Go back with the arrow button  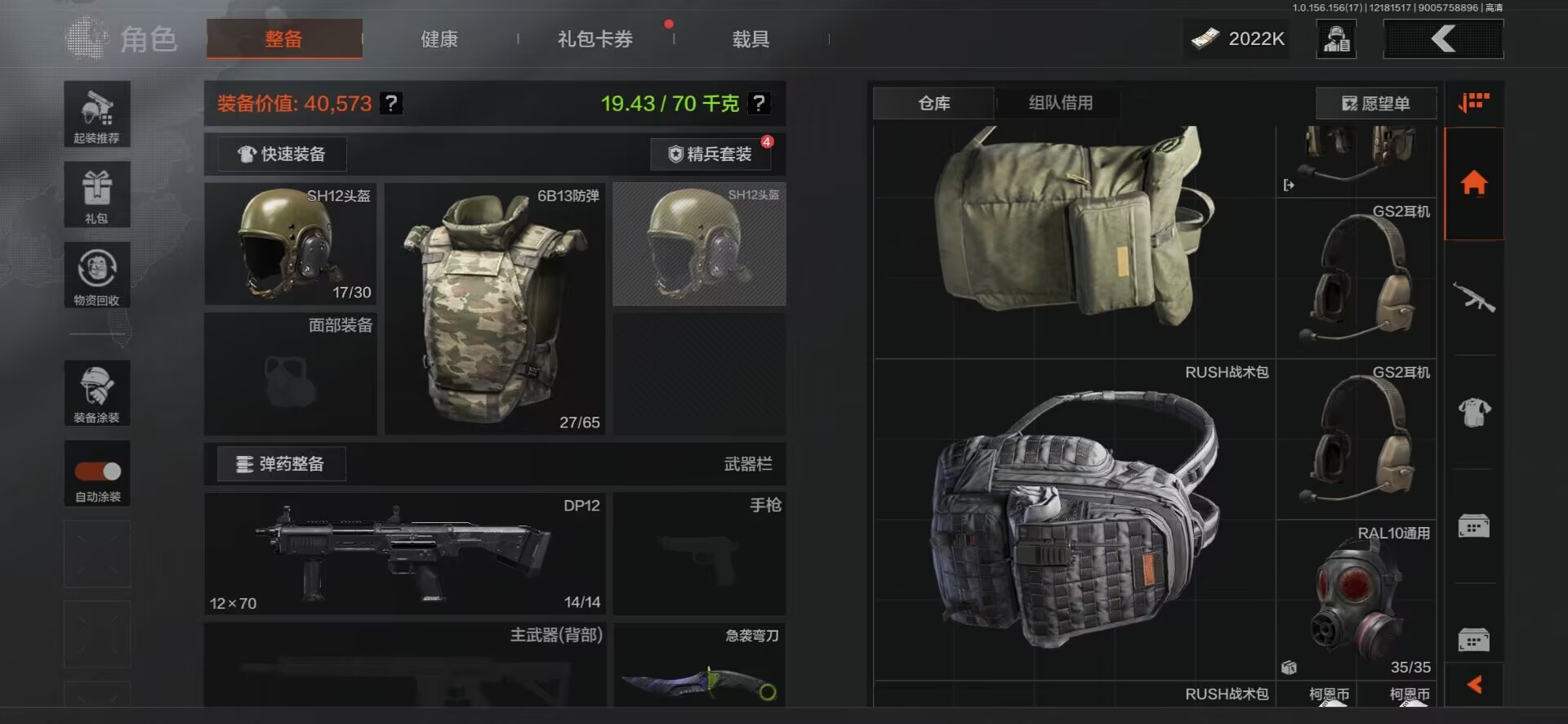(1443, 39)
